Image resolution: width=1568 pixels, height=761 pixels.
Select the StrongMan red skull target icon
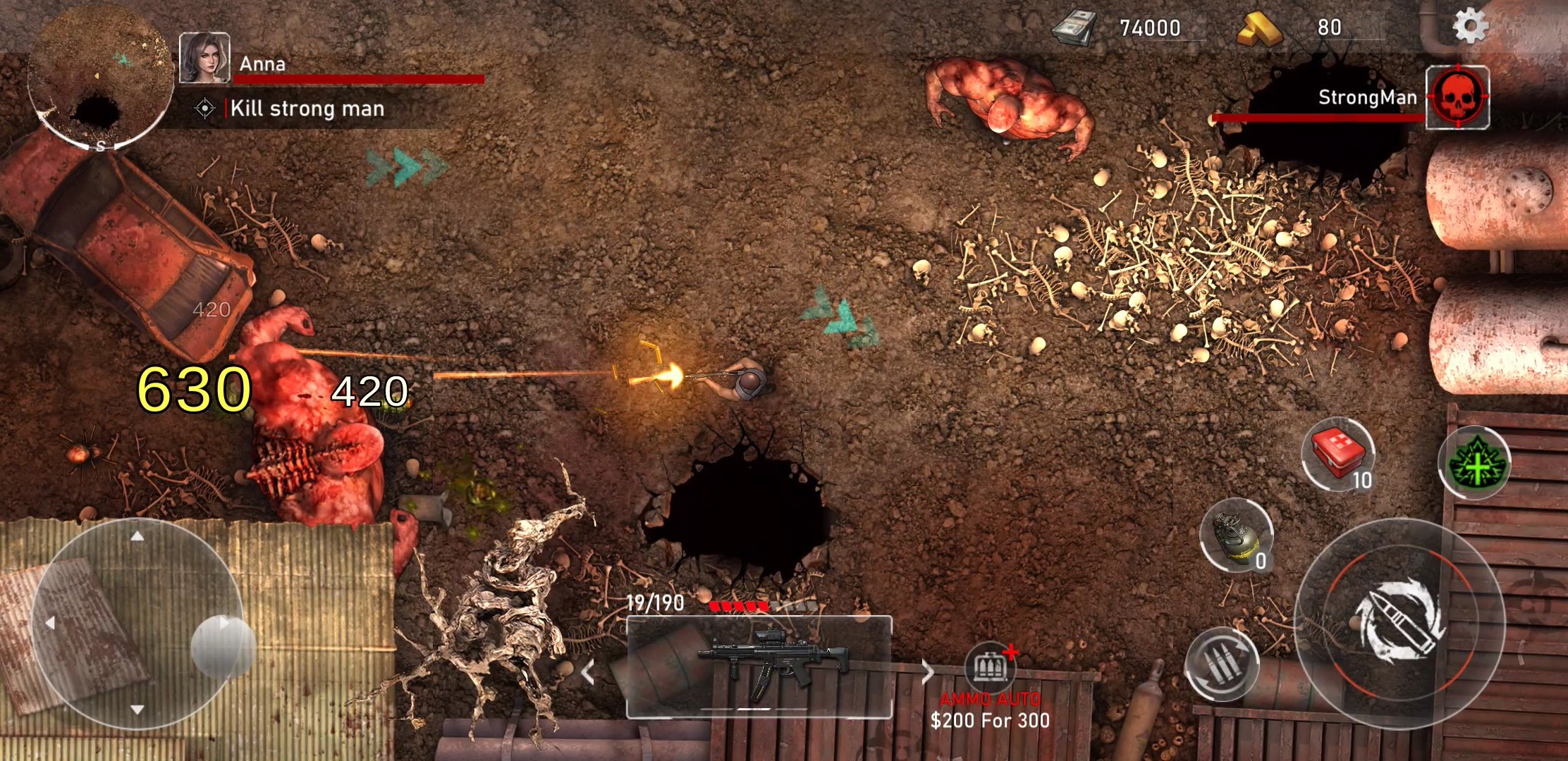(x=1457, y=97)
